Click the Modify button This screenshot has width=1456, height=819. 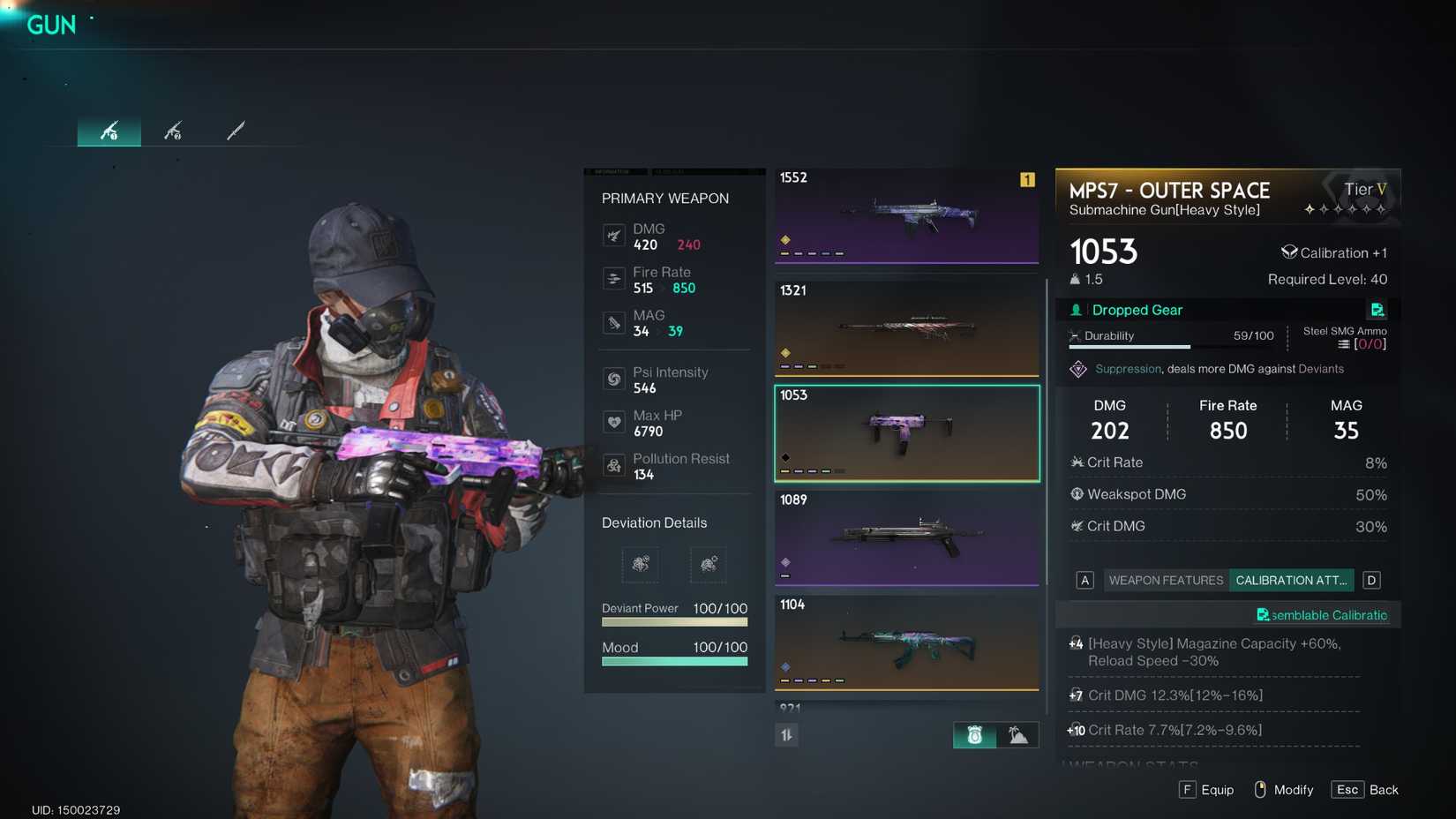[x=1283, y=790]
